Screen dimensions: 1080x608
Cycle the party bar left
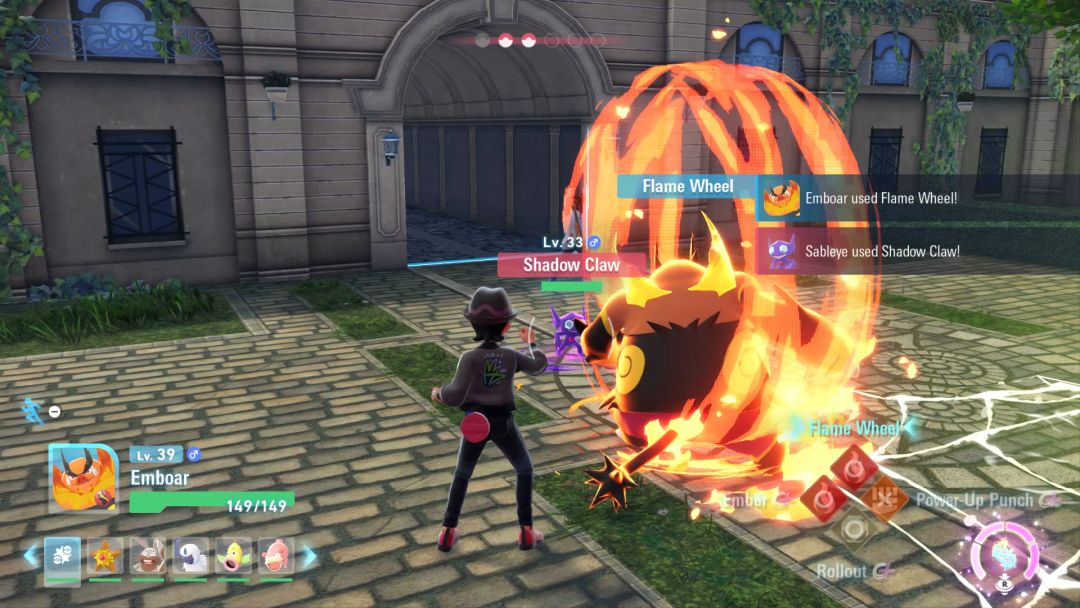[x=30, y=555]
